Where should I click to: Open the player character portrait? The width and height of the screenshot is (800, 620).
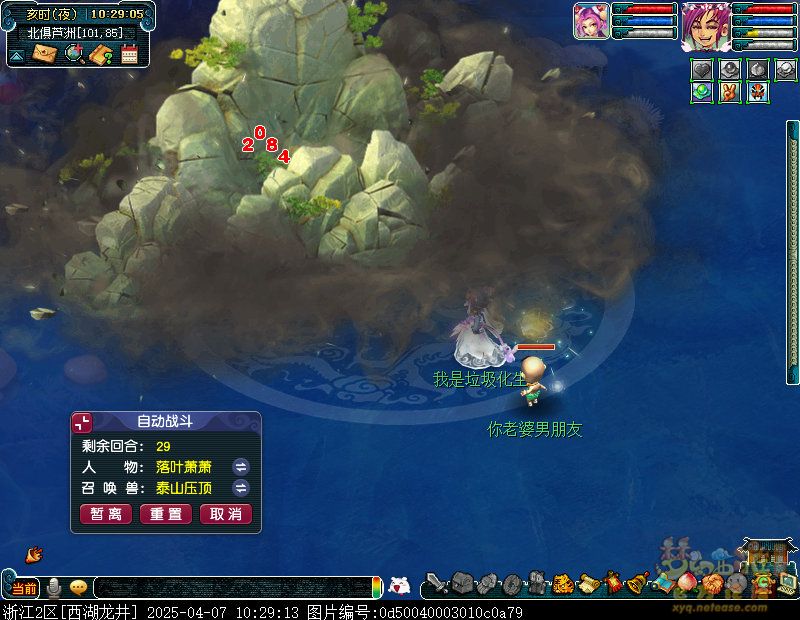coord(705,26)
